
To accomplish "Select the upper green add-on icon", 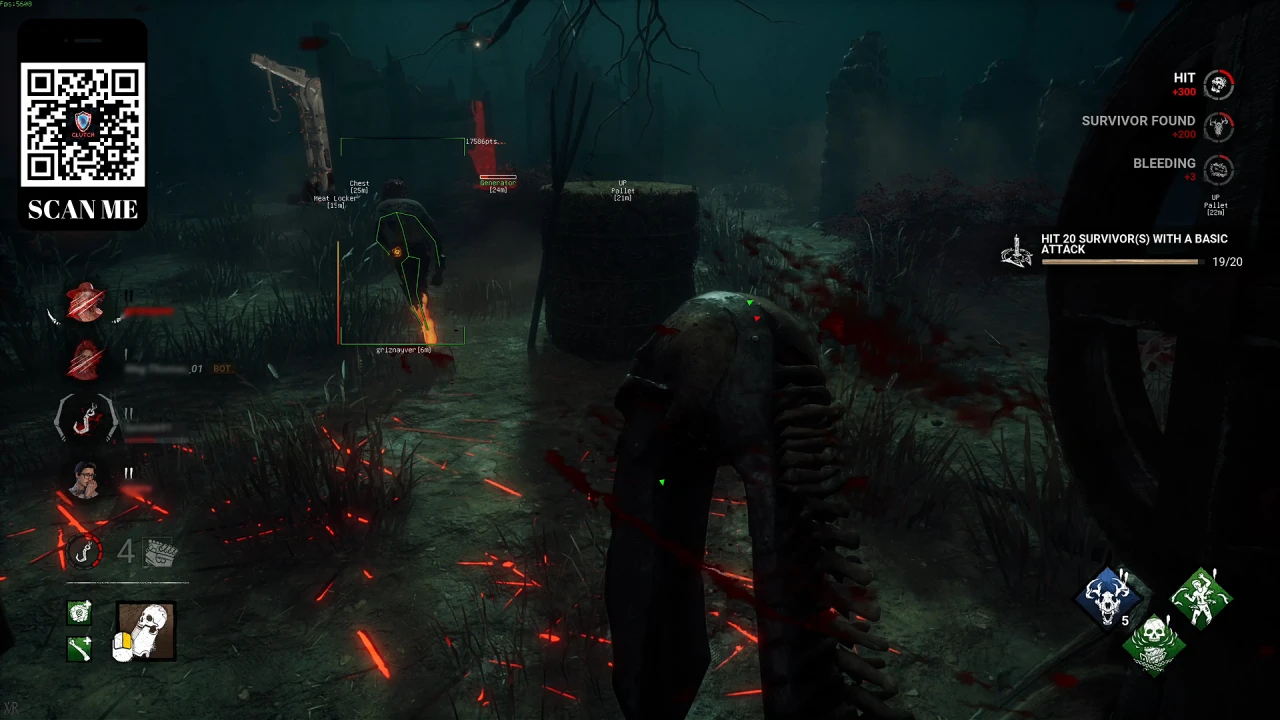I will [79, 612].
